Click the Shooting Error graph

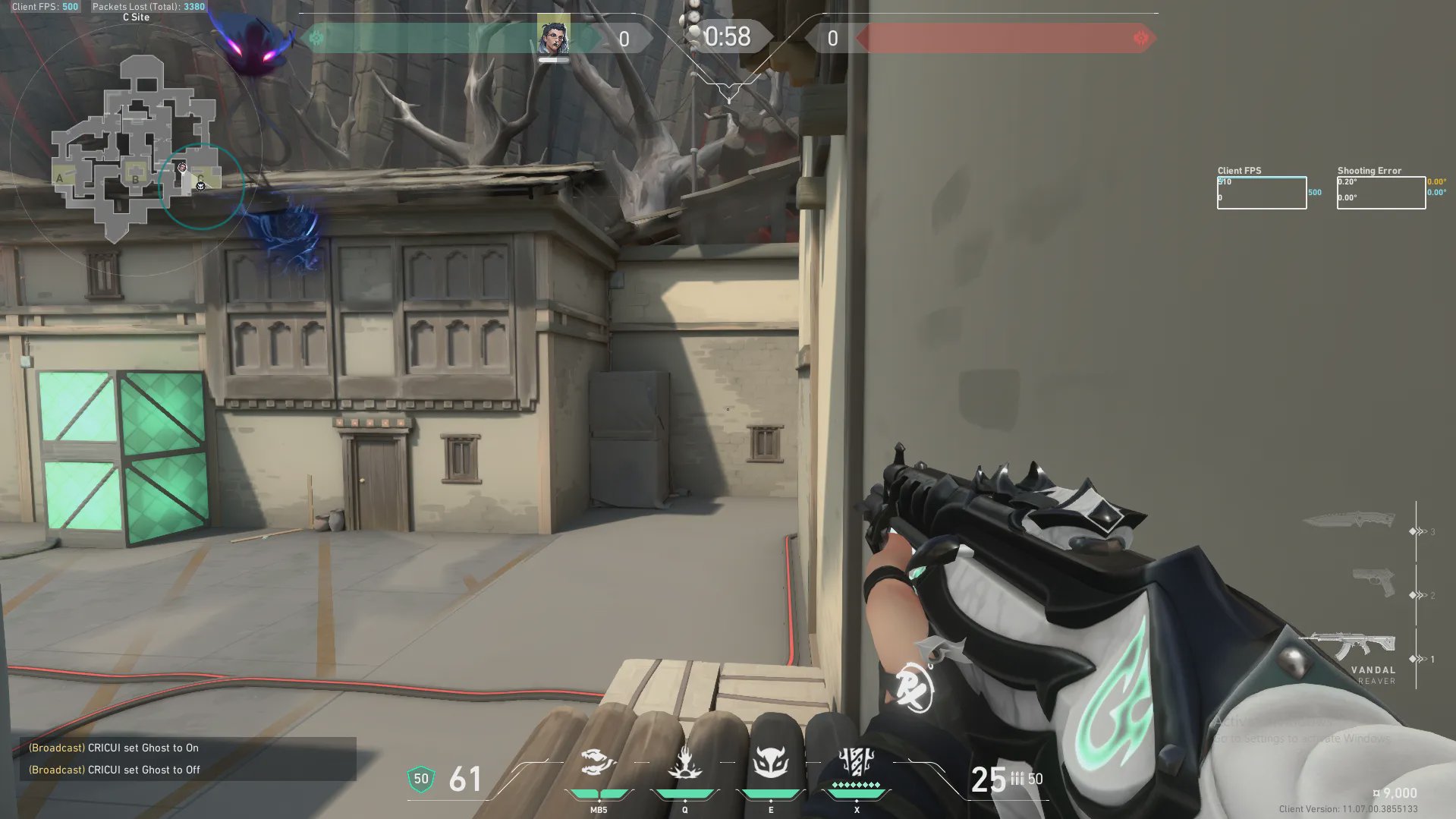pos(1380,193)
